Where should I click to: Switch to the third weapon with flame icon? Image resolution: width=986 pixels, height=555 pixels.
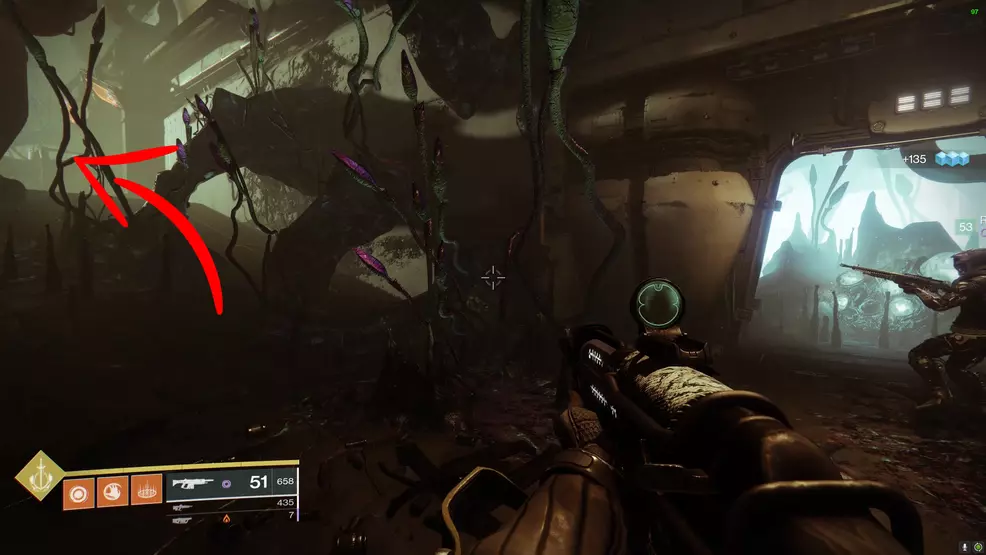pyautogui.click(x=182, y=519)
